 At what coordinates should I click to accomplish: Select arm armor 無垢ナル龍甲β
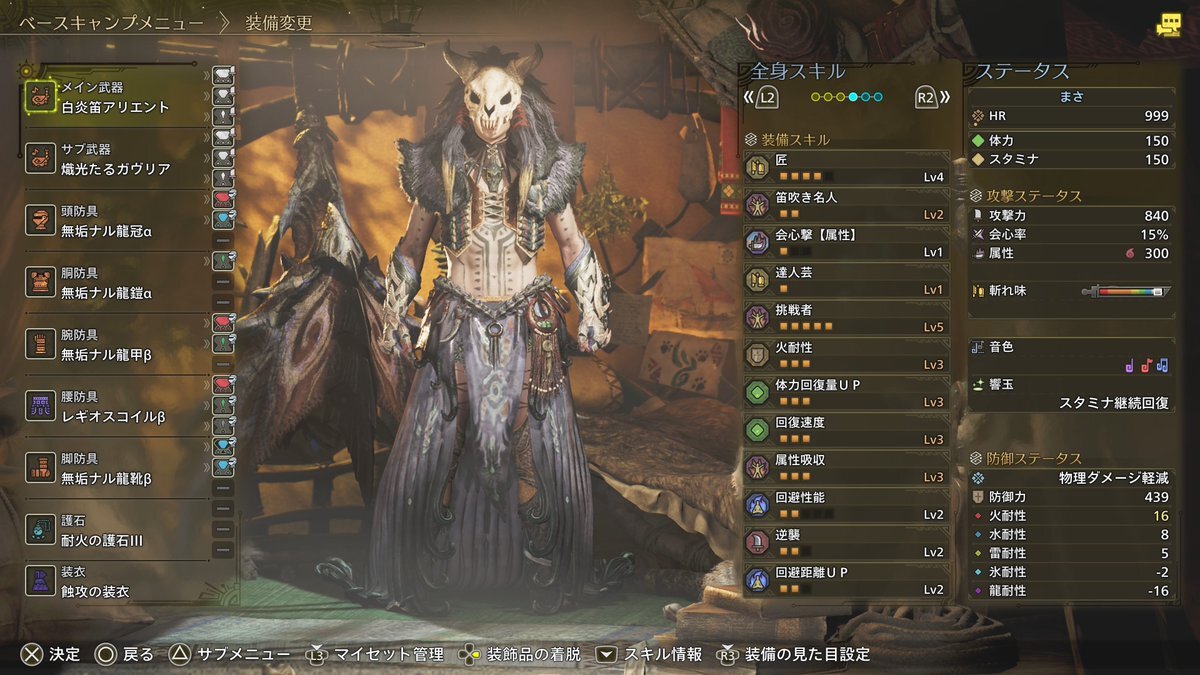115,346
